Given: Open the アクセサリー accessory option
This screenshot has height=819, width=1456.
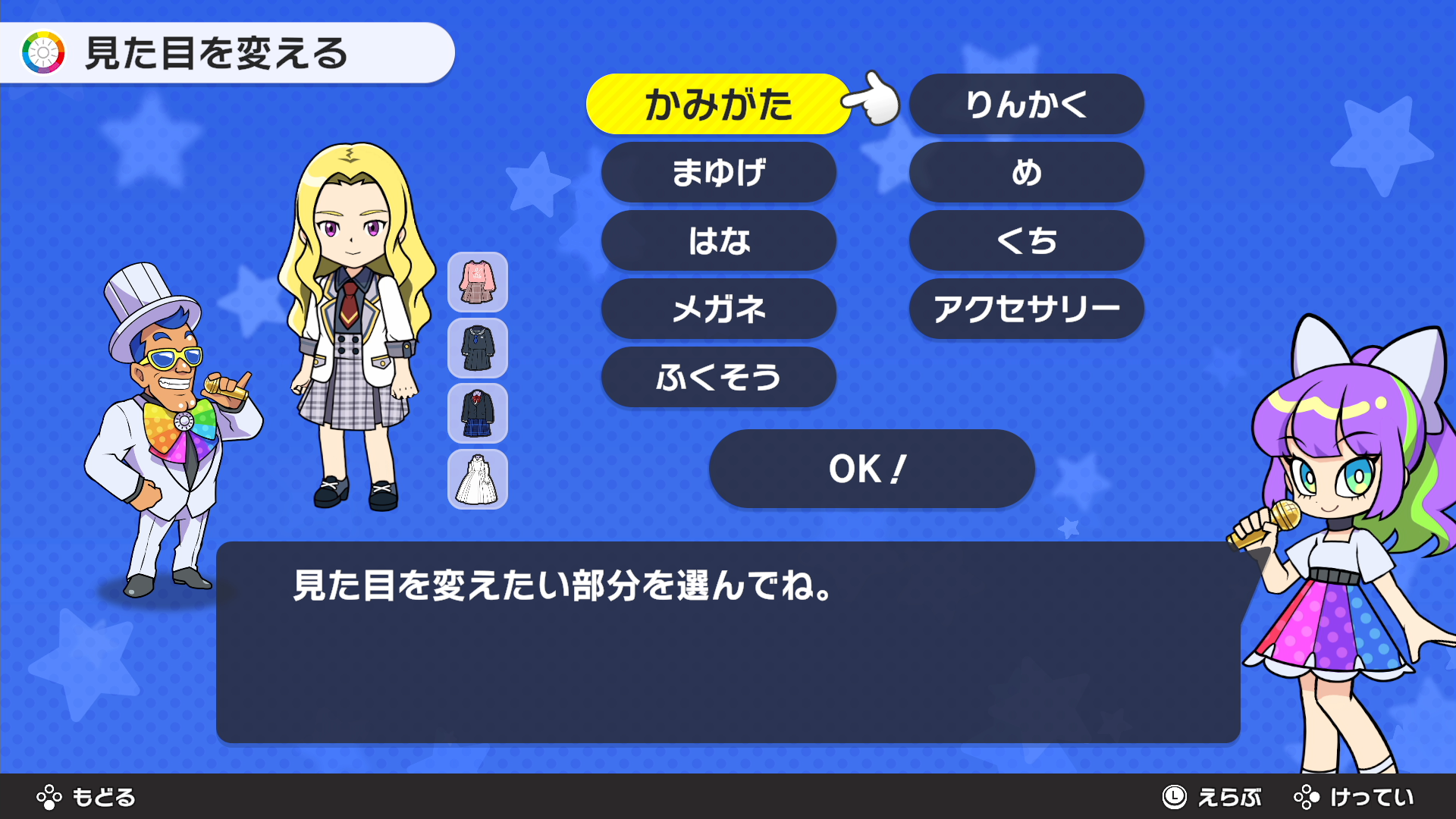Looking at the screenshot, I should point(1026,309).
